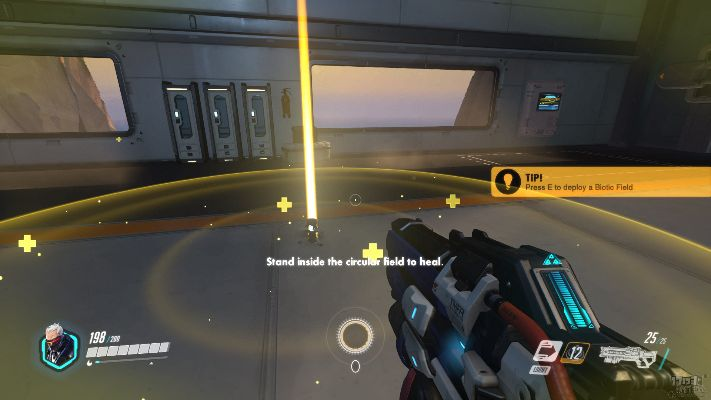Select the Soldier: 76 hero portrait
The image size is (711, 400).
point(58,346)
